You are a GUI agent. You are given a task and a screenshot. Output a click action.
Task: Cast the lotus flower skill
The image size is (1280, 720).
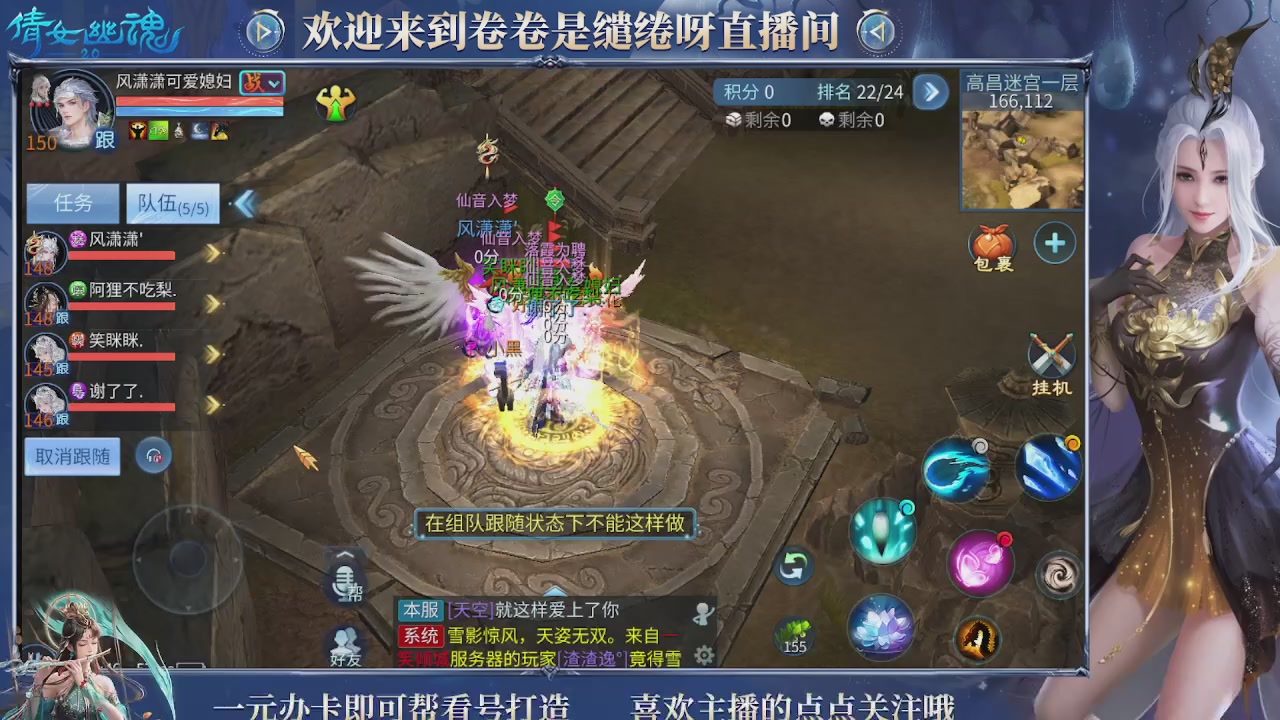(881, 624)
